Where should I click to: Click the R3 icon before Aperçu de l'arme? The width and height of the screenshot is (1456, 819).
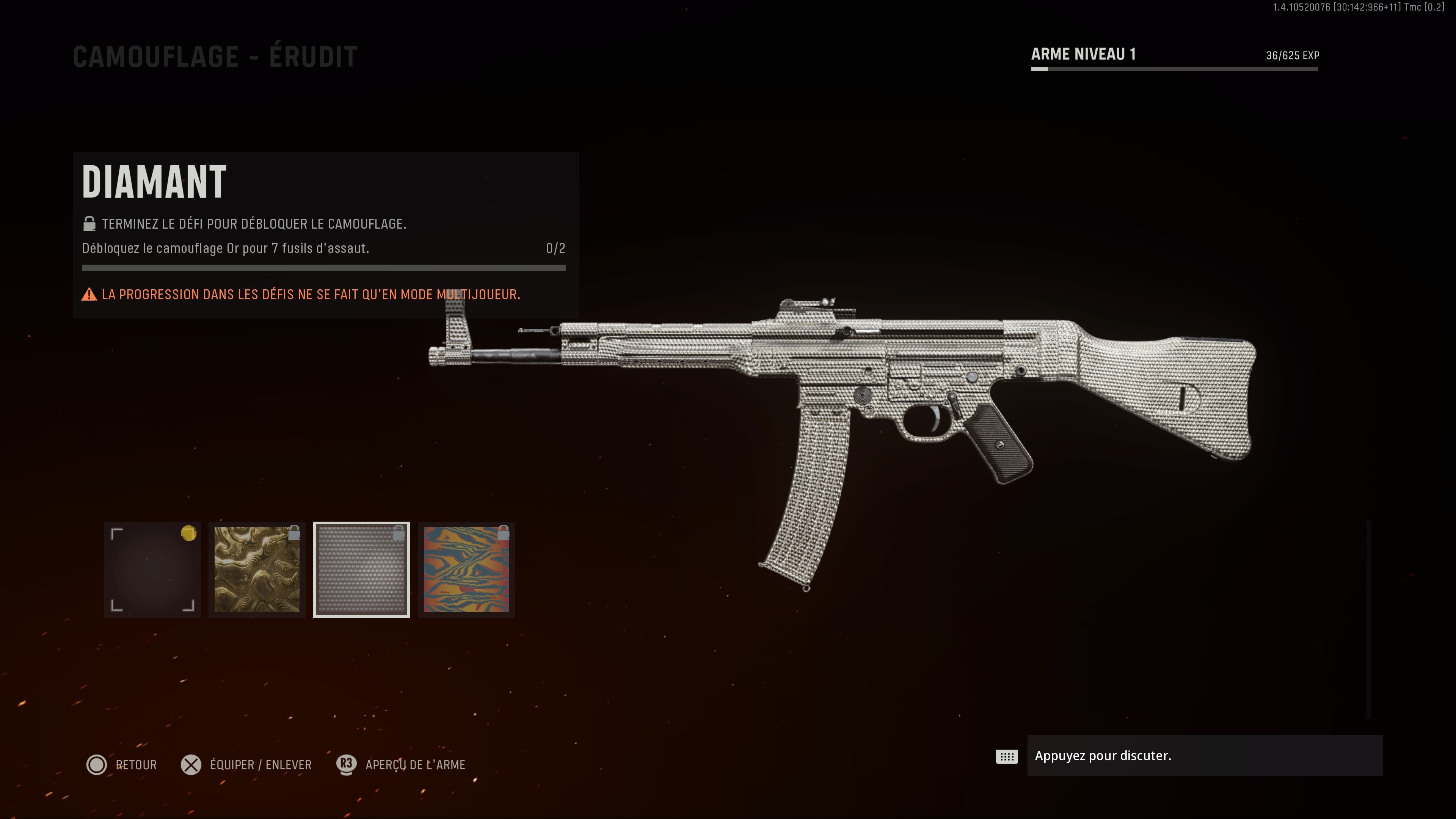click(x=346, y=765)
